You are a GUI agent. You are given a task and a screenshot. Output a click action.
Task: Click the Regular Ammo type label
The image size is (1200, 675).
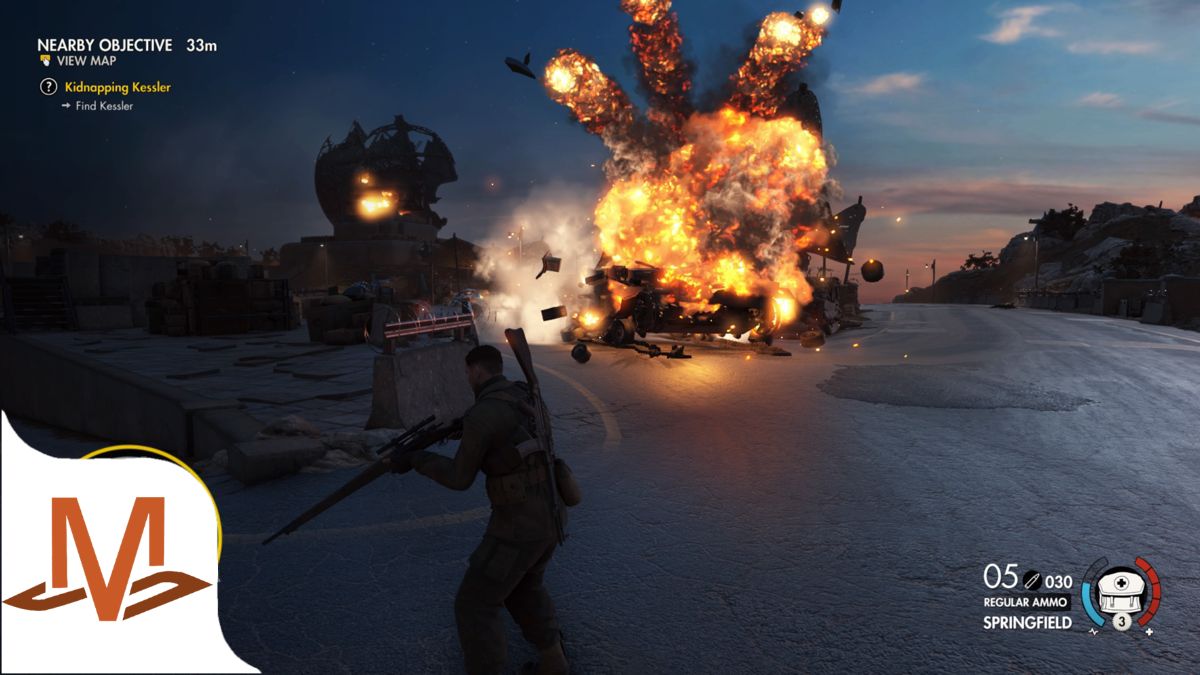tap(1027, 602)
